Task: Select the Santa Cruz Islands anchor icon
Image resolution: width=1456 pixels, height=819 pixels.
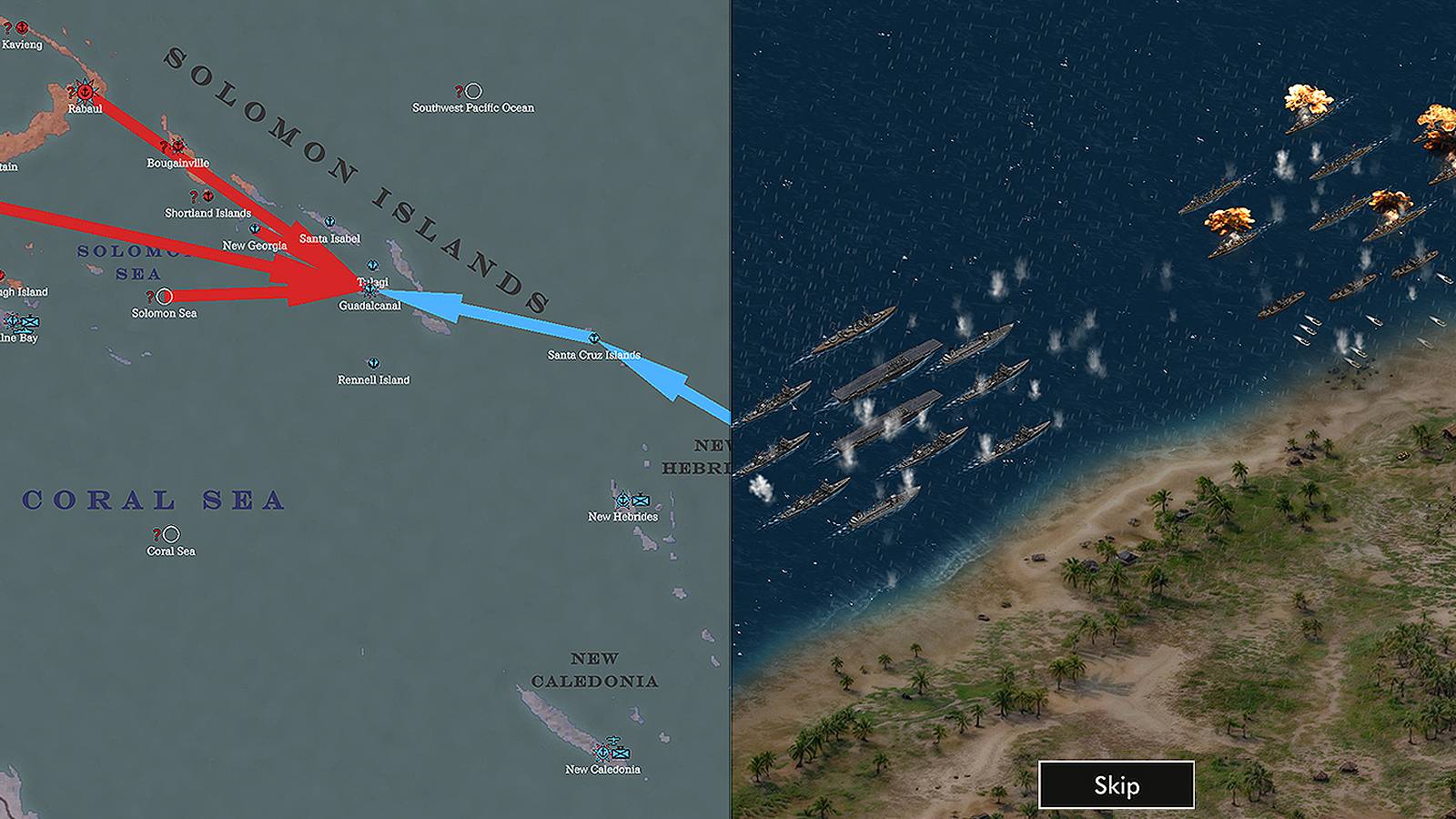Action: pyautogui.click(x=594, y=338)
